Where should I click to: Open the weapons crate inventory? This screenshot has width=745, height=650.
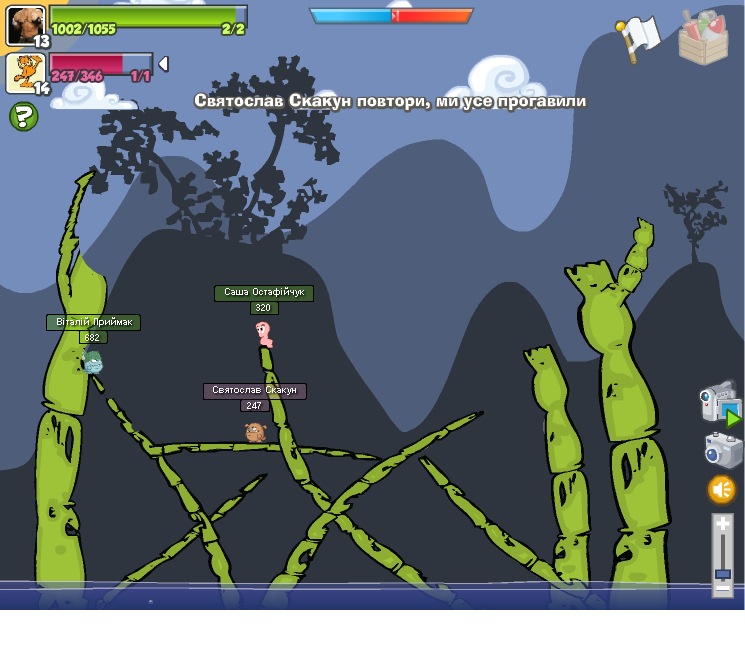[x=703, y=39]
